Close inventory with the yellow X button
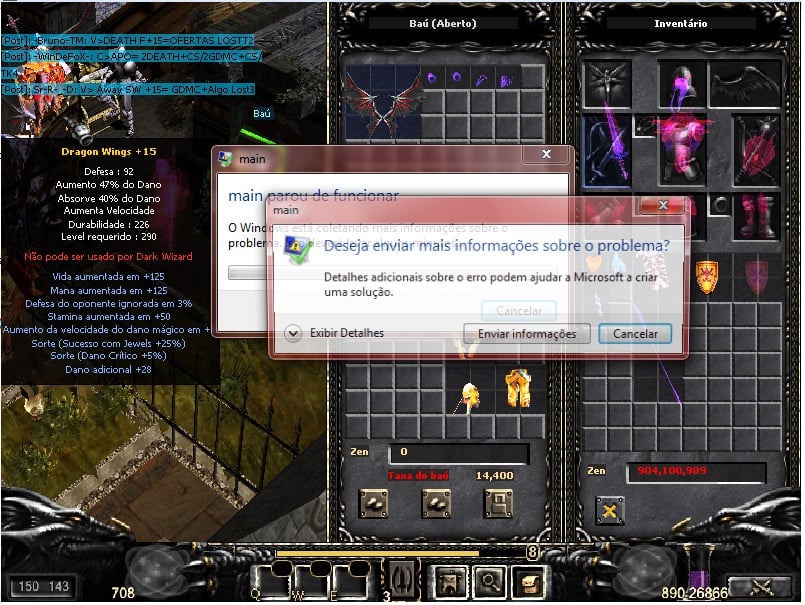 click(x=609, y=511)
